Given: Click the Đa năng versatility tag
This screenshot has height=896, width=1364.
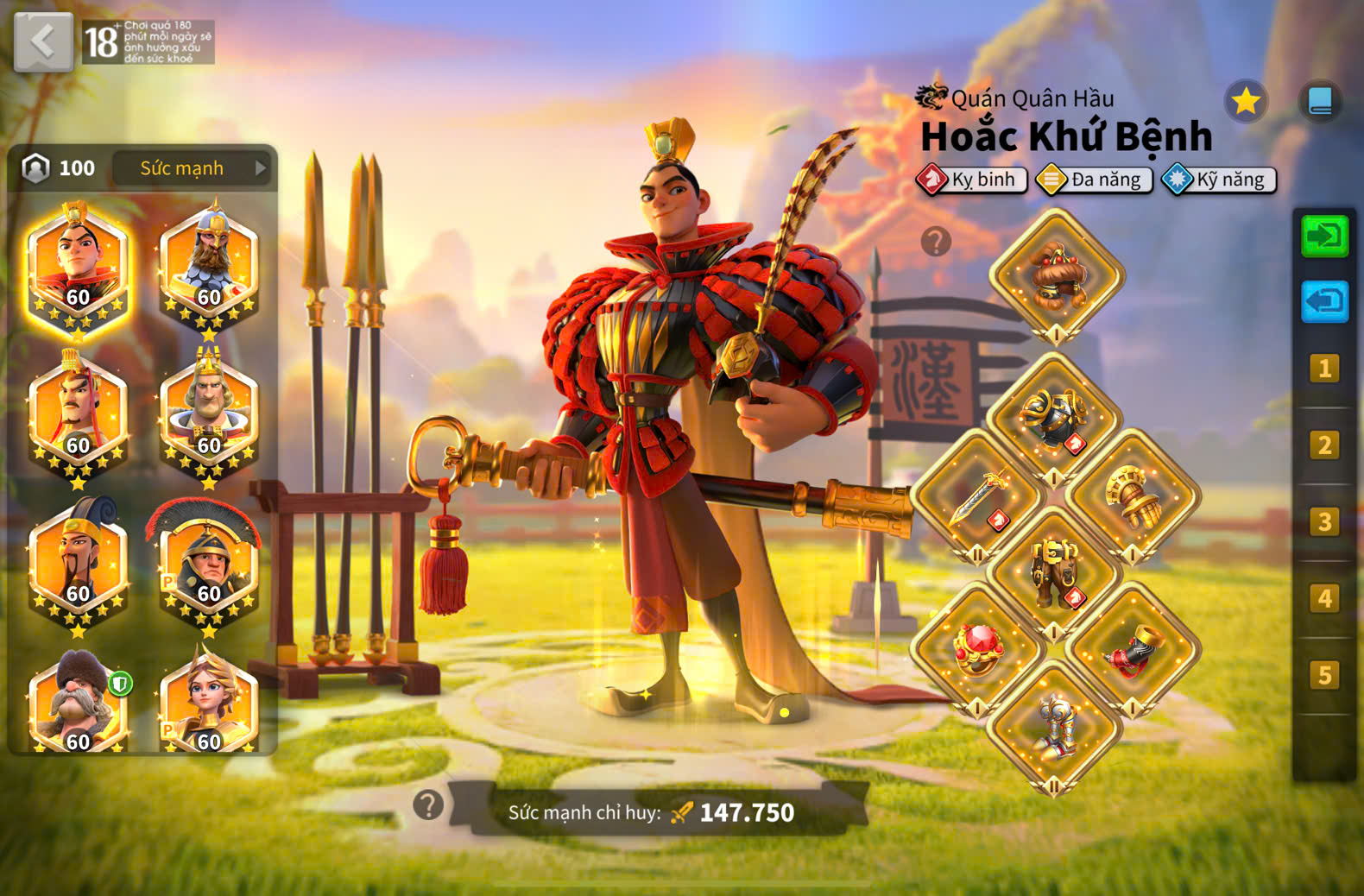Looking at the screenshot, I should (x=1095, y=180).
